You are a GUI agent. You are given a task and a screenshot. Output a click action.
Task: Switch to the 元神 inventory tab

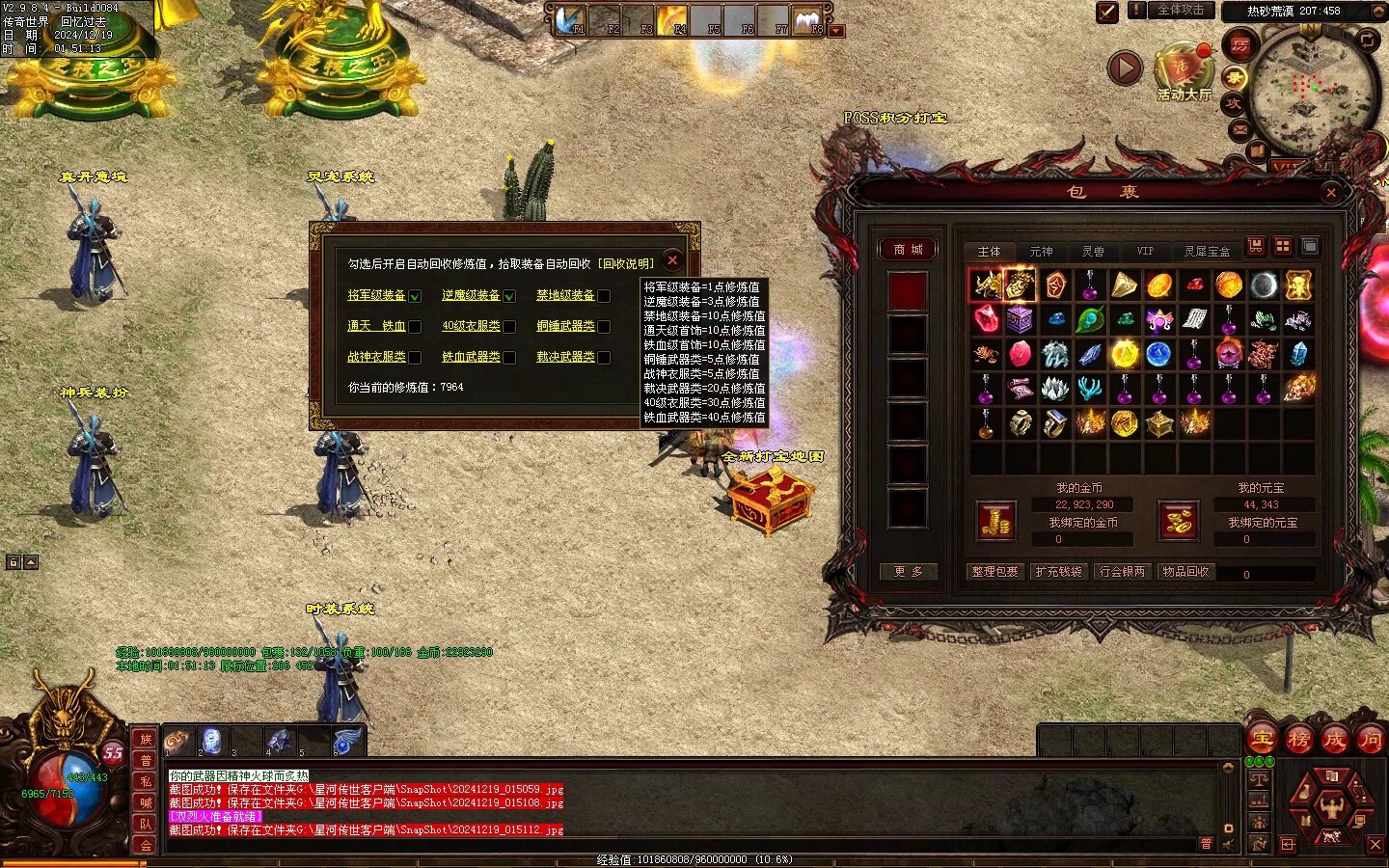(1041, 252)
